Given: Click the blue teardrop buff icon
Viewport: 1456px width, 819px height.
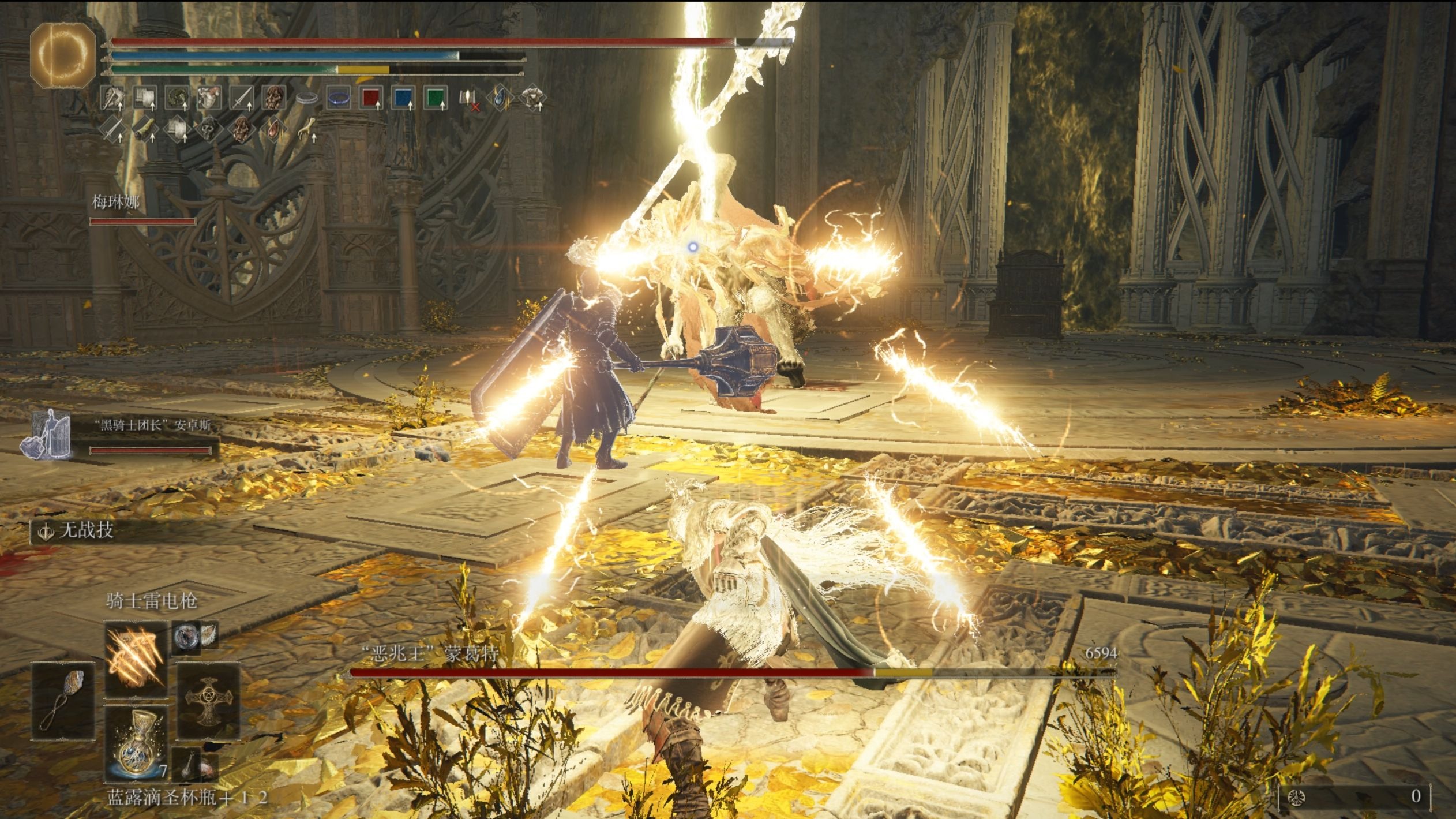Looking at the screenshot, I should click(500, 98).
